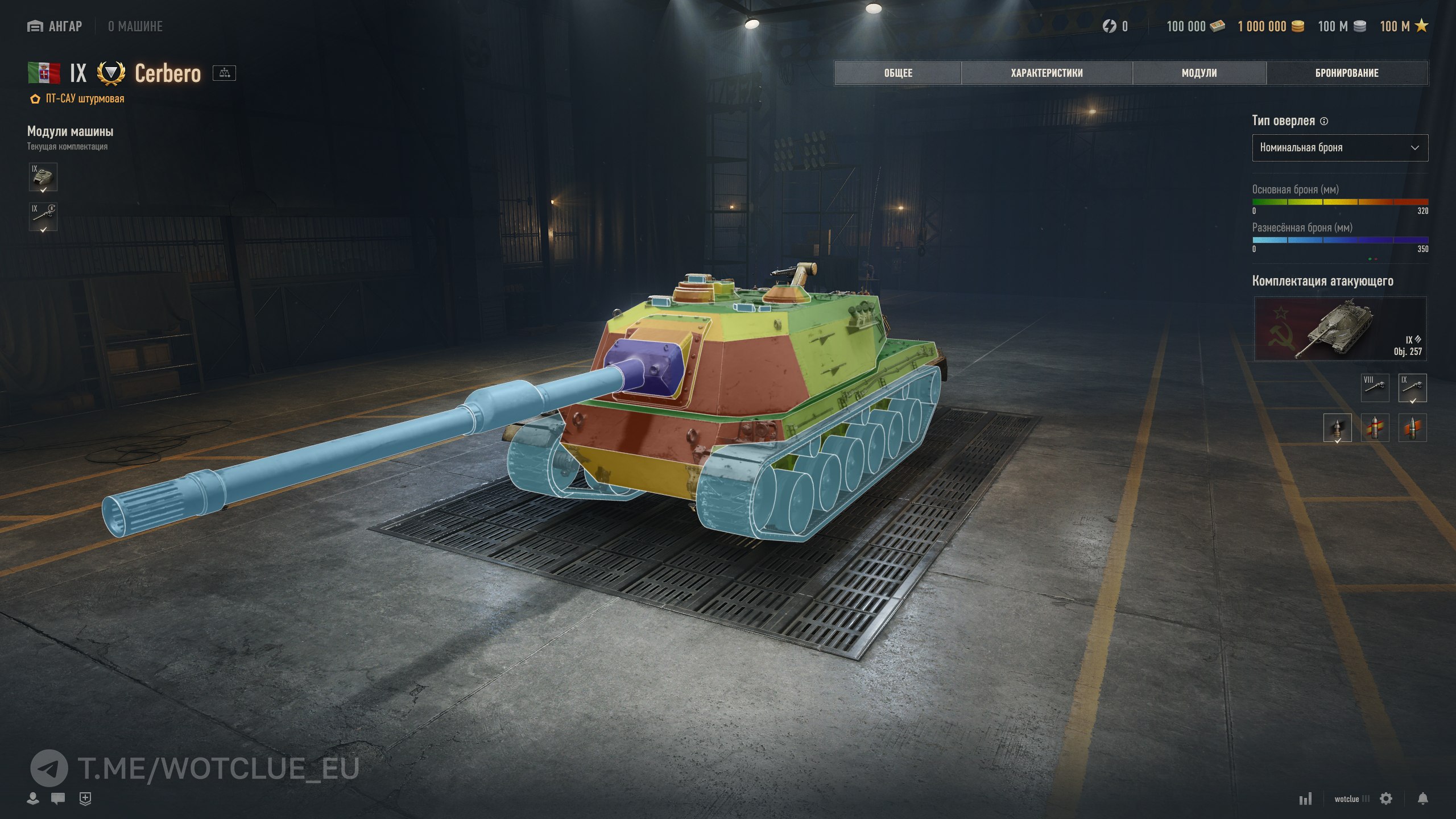The width and height of the screenshot is (1456, 819).
Task: Select the checked armor-piercing shell
Action: pos(1337,428)
